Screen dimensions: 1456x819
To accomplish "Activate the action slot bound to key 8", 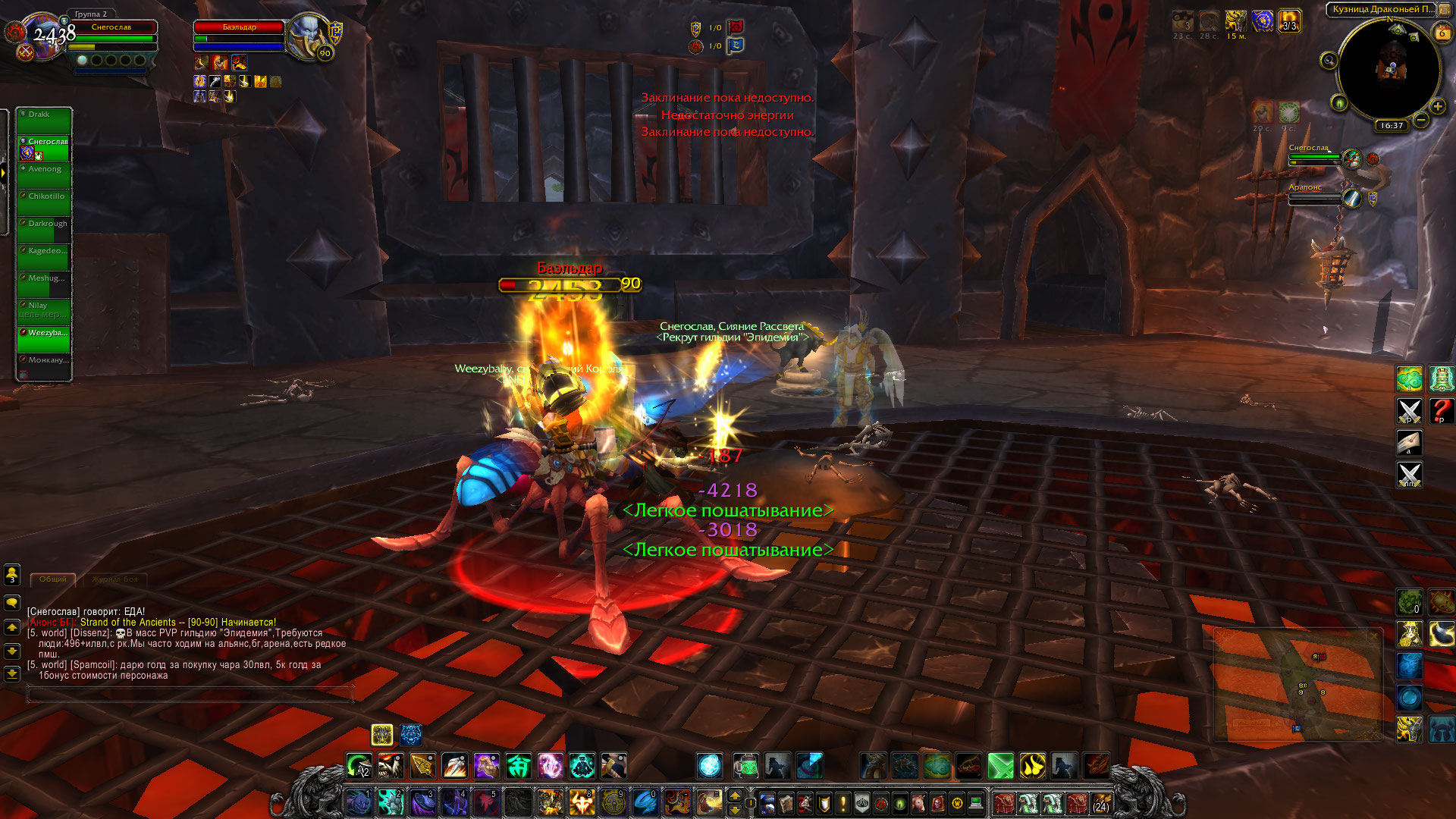I will pyautogui.click(x=582, y=802).
